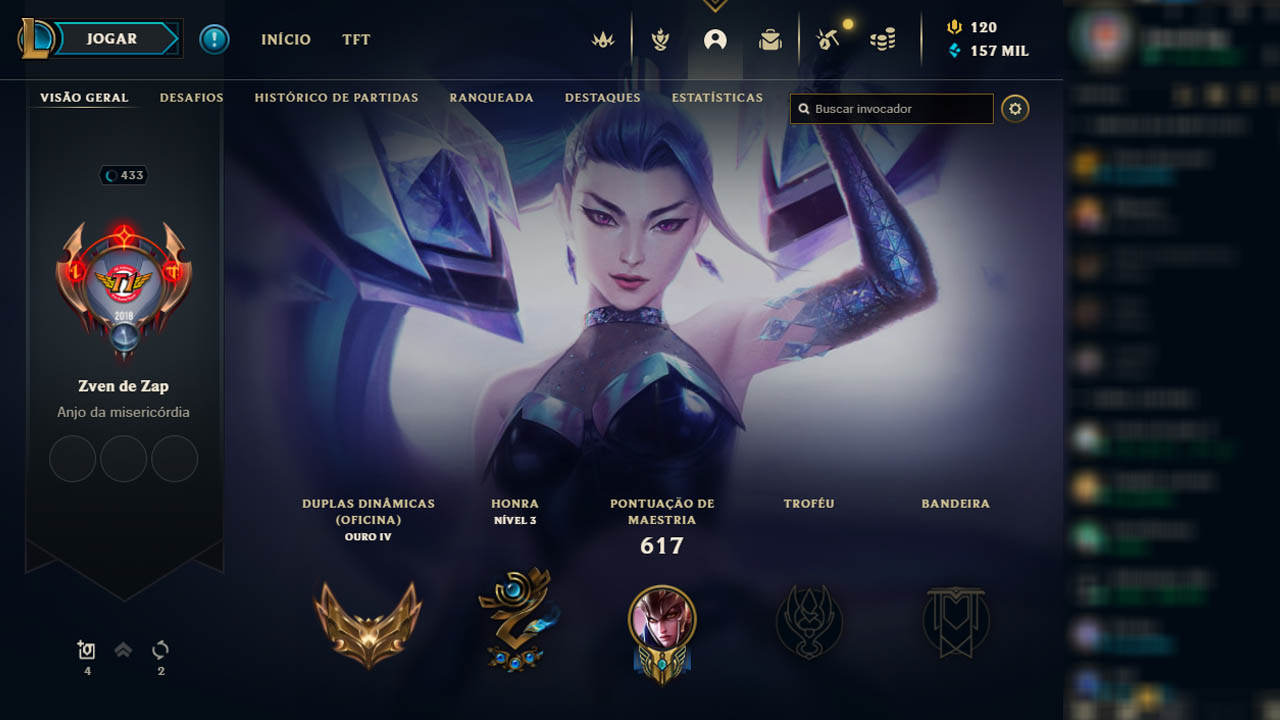Click the refresh icon with badge 2
1280x720 pixels.
point(160,649)
